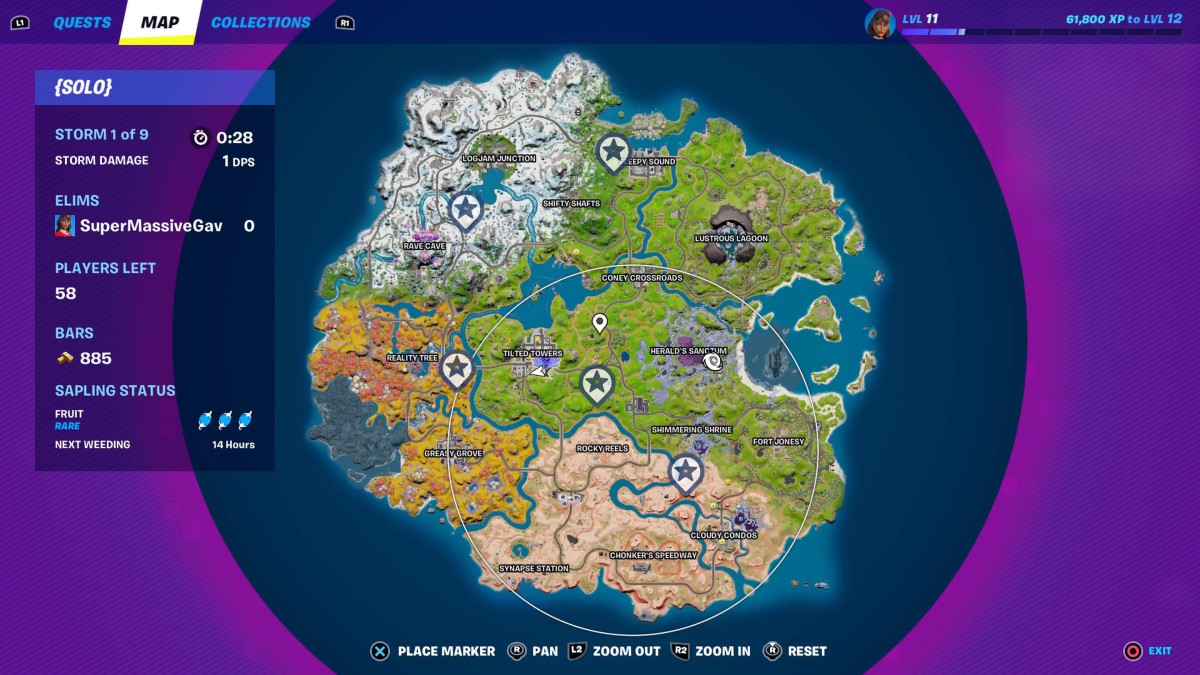This screenshot has height=675, width=1200.
Task: Click the Synapse Station location label
Action: pyautogui.click(x=534, y=568)
